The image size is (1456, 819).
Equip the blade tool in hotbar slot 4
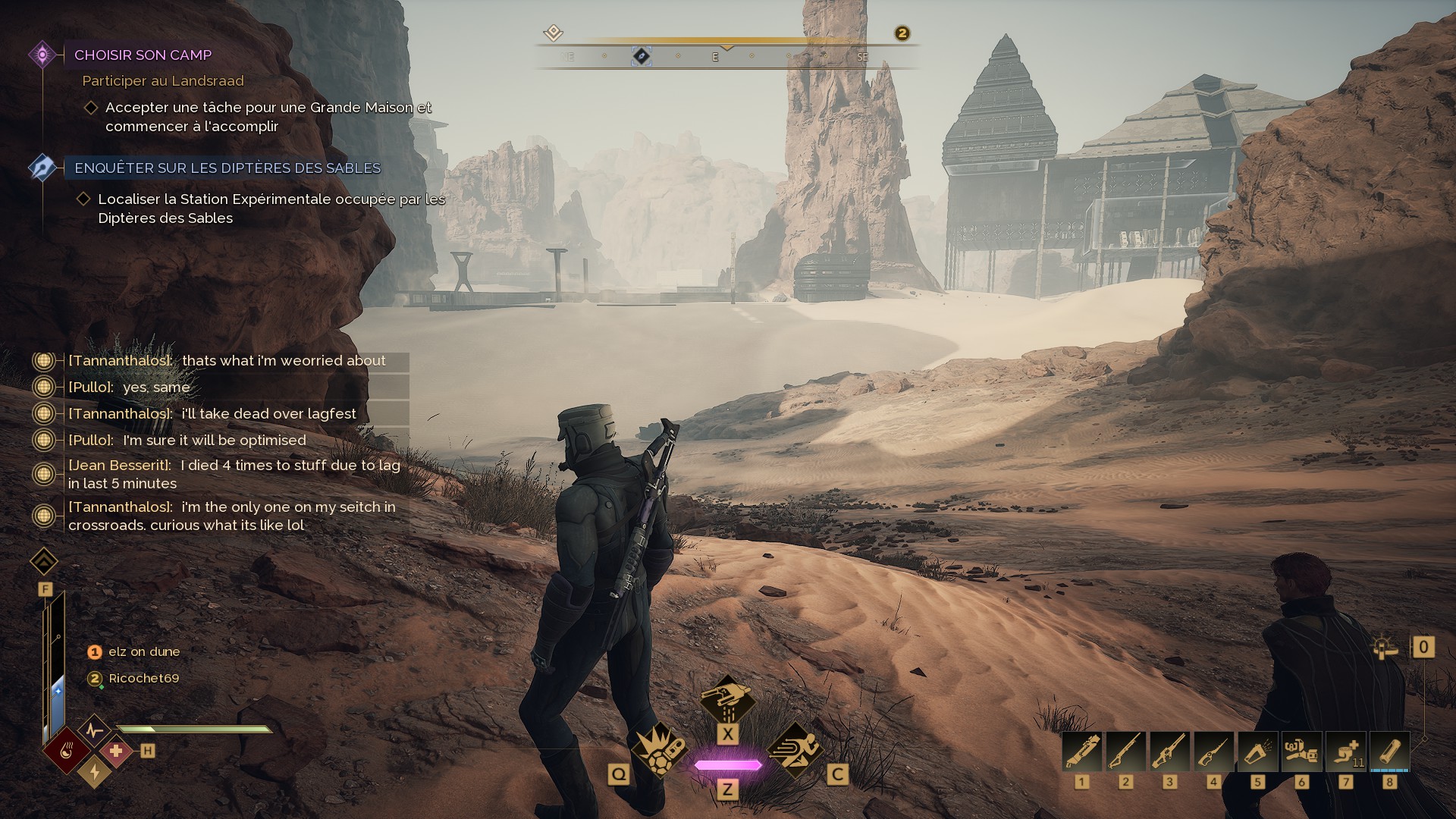[1213, 751]
